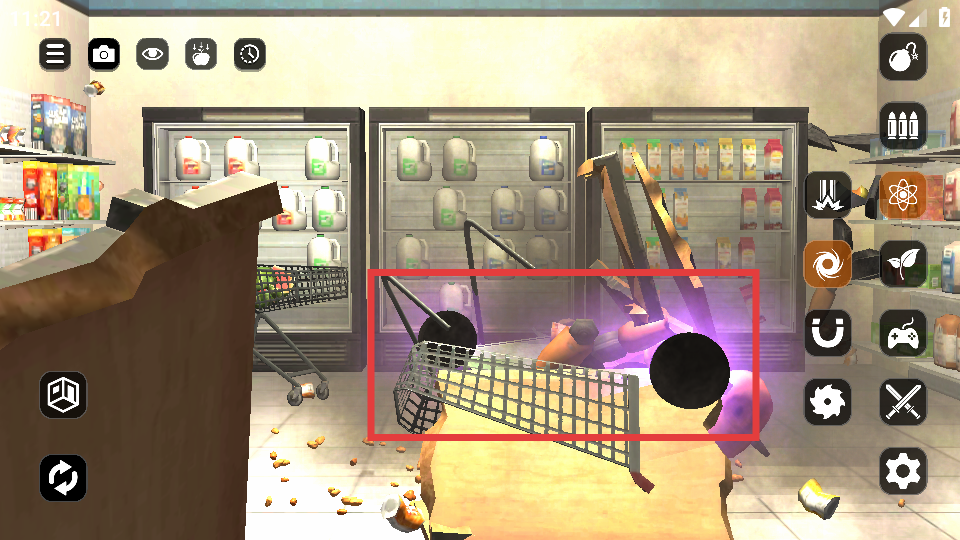Select the atom tool
Screen dimensions: 960x540
pos(903,195)
